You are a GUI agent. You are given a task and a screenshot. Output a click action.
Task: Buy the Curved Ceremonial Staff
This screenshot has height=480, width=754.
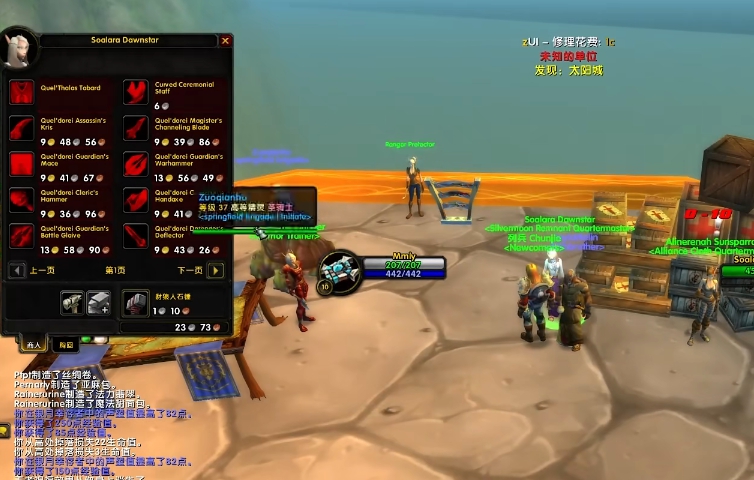pyautogui.click(x=136, y=93)
